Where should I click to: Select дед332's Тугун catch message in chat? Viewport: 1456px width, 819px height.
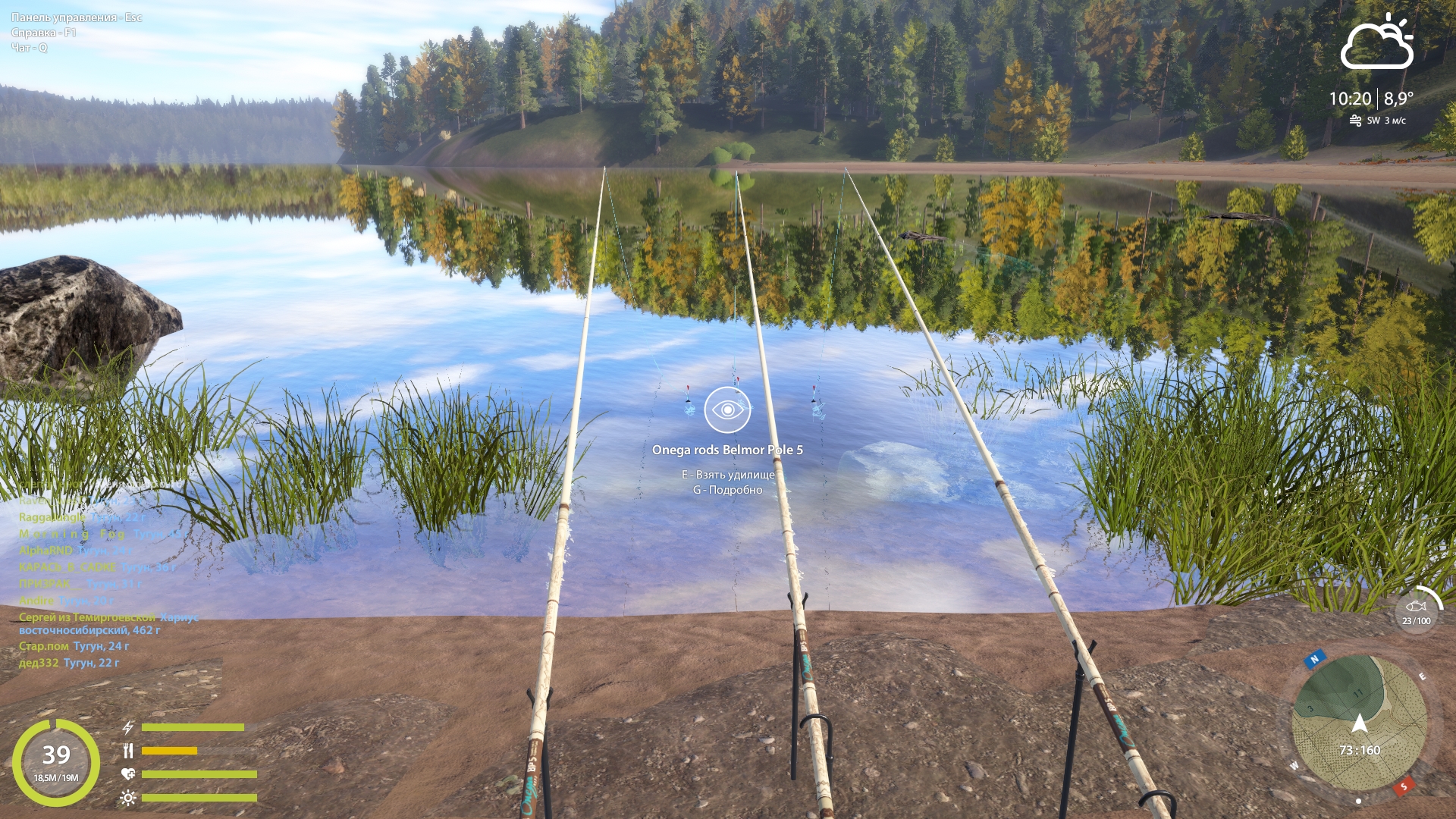69,663
